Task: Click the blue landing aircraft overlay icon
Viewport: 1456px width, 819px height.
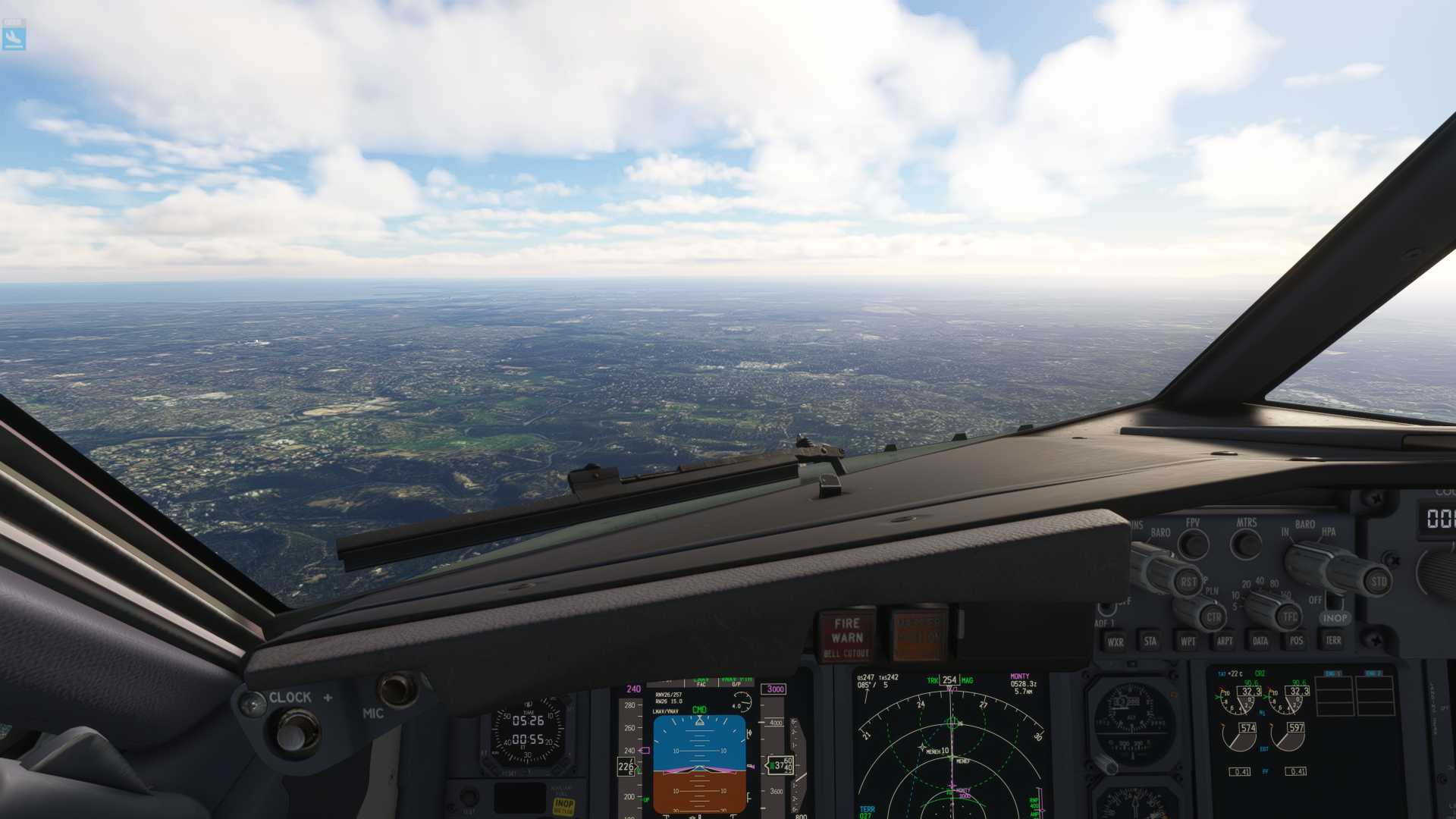Action: [14, 36]
